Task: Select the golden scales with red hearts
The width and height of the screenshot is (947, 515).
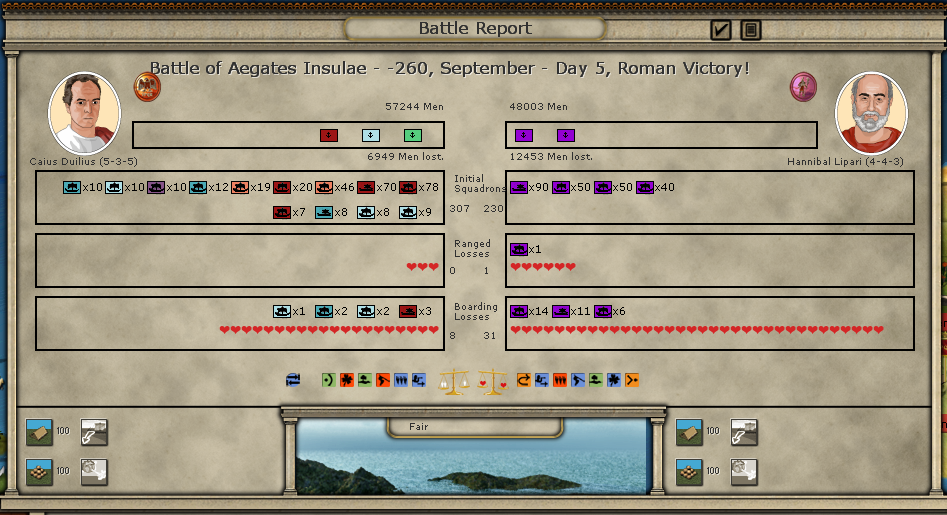Action: click(x=492, y=381)
